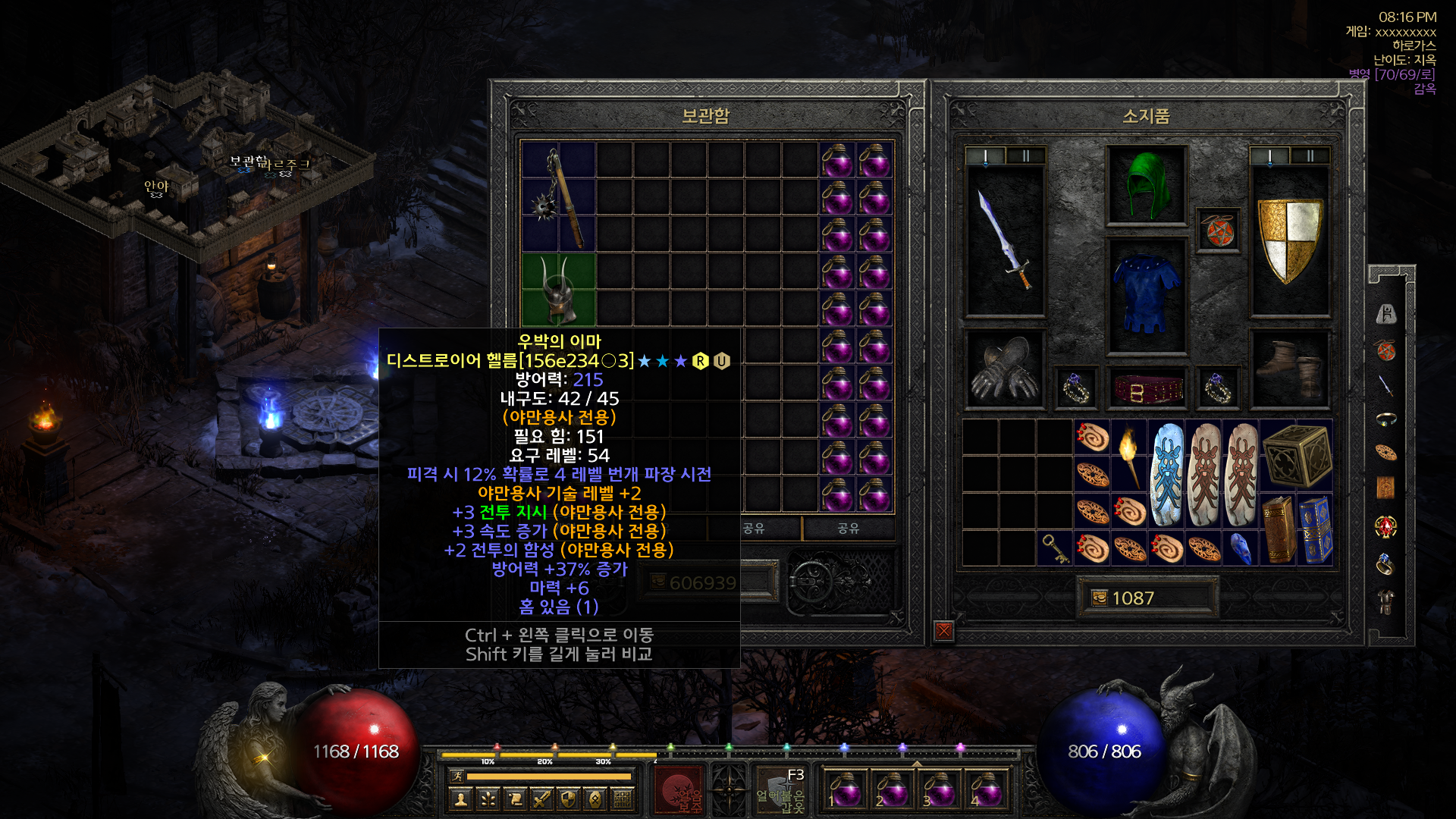This screenshot has height=819, width=1456.
Task: Click the equipped sword weapon slot
Action: [x=1005, y=240]
